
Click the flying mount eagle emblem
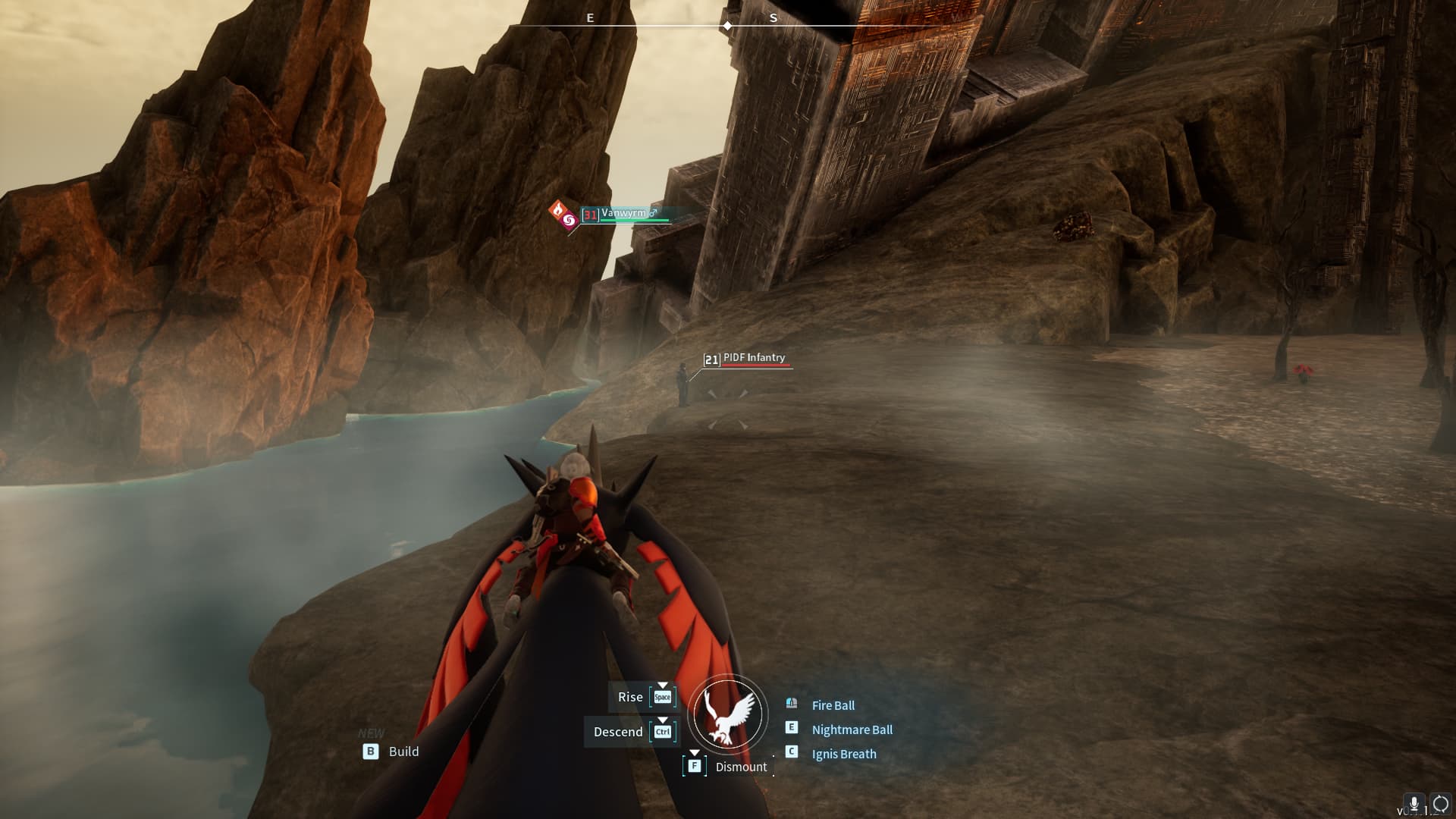[x=728, y=714]
